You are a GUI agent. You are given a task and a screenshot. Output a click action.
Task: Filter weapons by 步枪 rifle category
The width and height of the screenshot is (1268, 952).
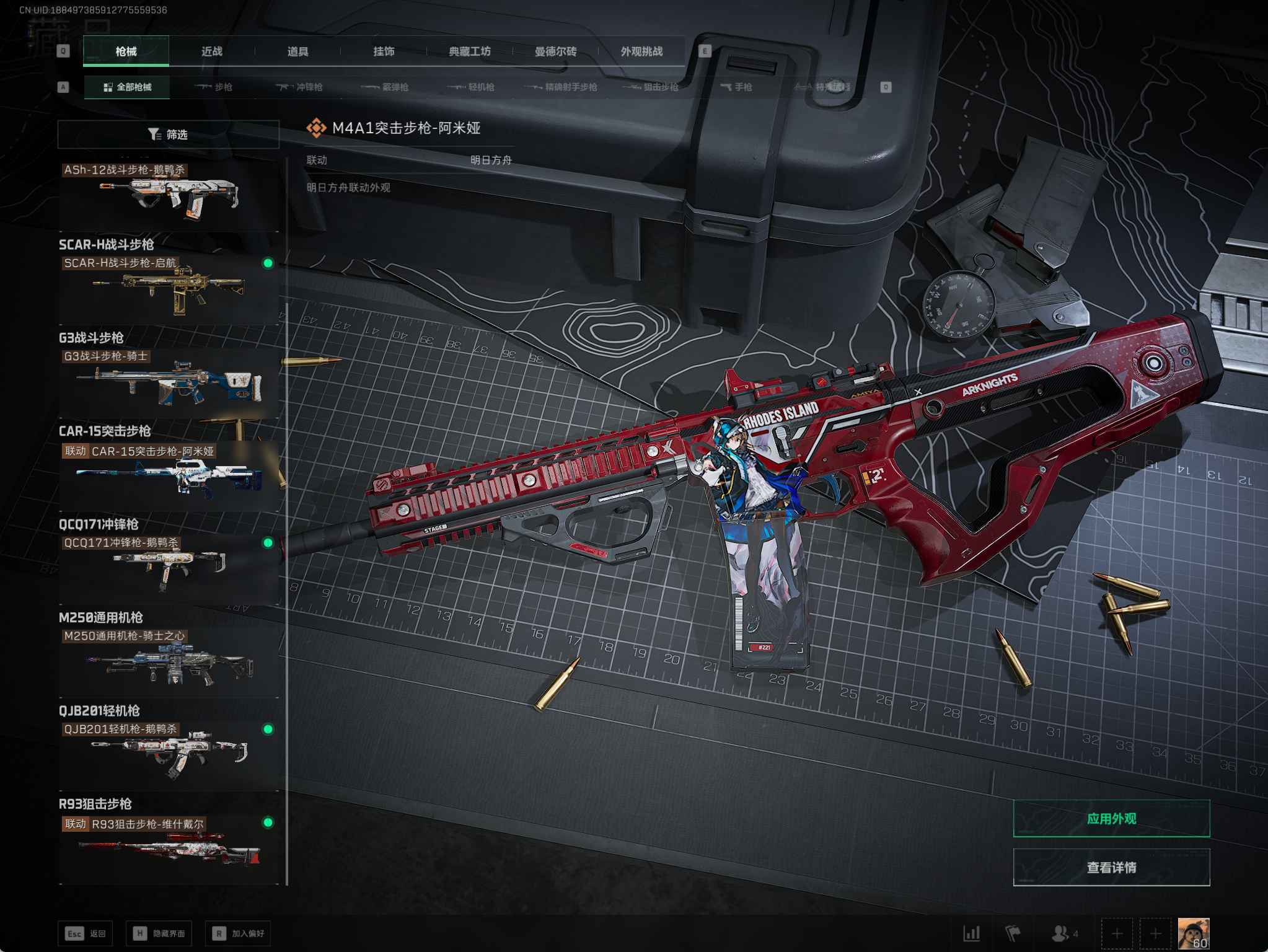point(214,87)
